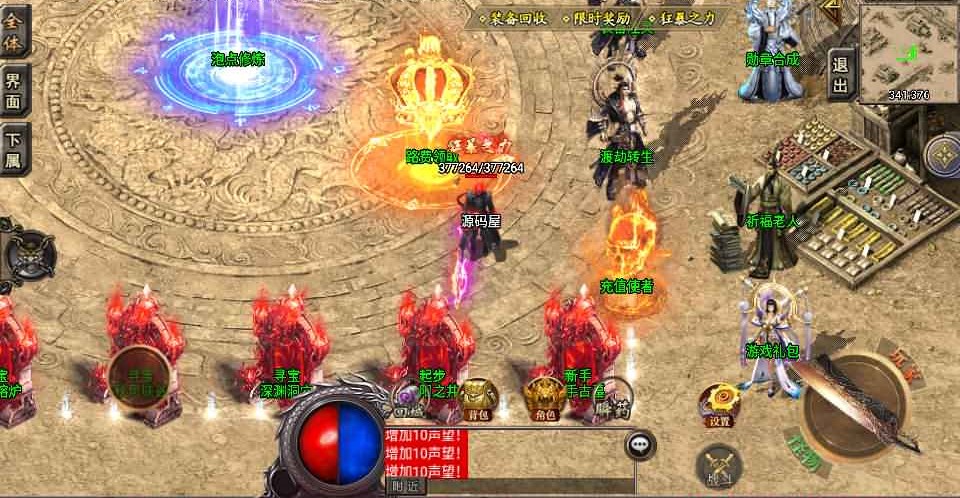The image size is (960, 498).
Task: Click the 退出 exit button
Action: pyautogui.click(x=841, y=74)
